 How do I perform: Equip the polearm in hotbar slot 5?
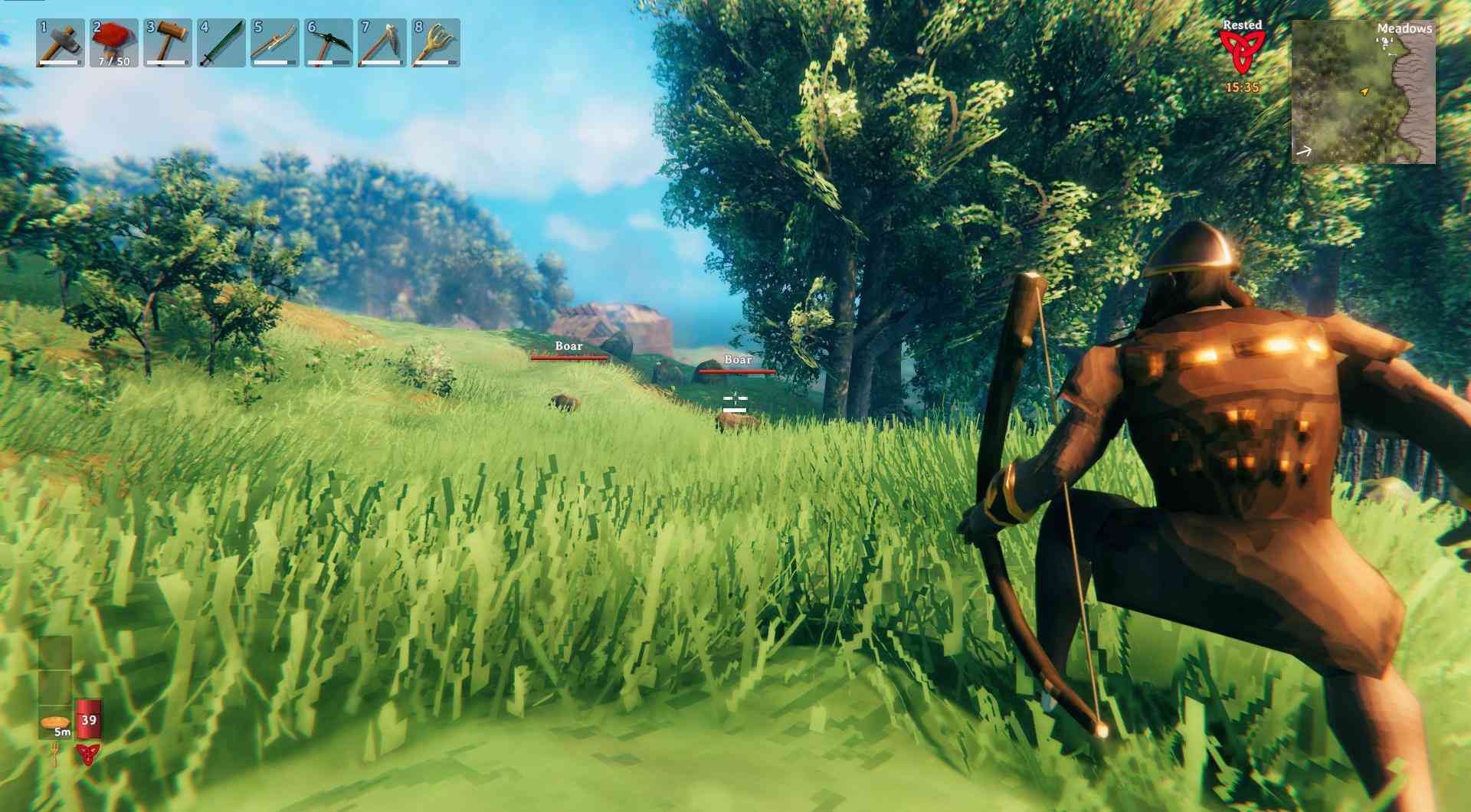pos(275,43)
